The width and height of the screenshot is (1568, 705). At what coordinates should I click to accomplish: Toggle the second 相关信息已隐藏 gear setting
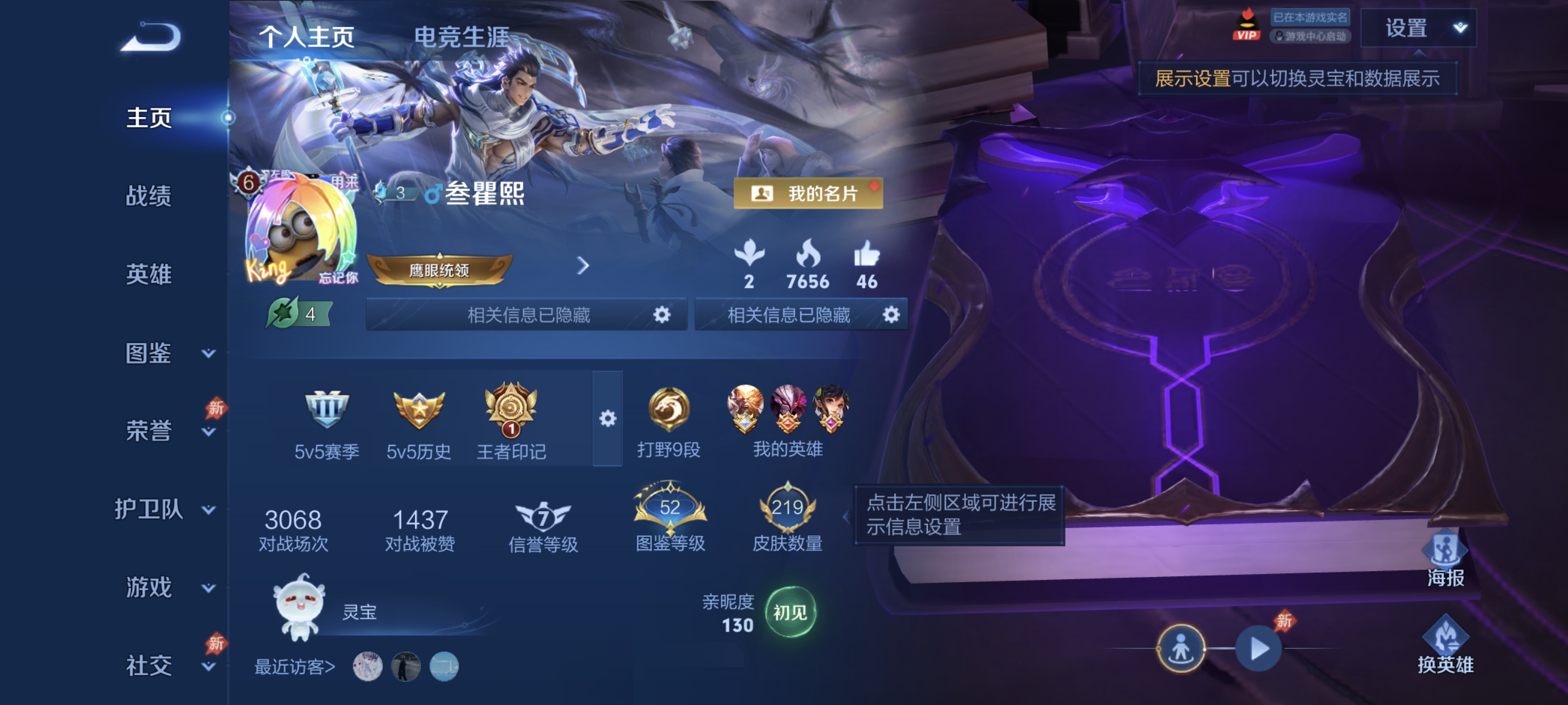(x=893, y=315)
